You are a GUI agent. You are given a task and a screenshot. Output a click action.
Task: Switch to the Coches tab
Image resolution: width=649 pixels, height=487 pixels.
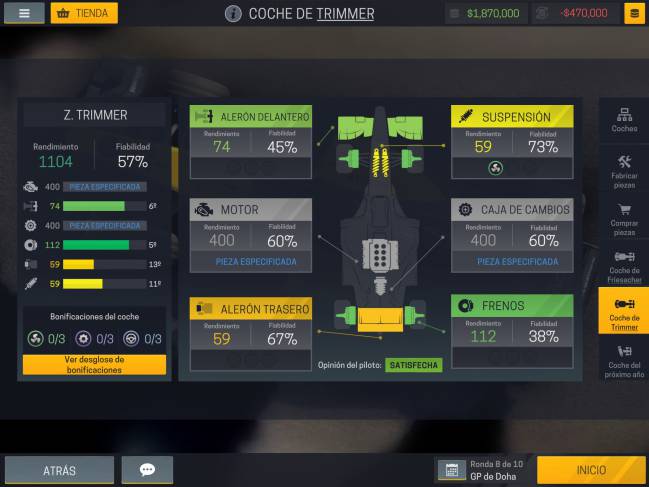(x=624, y=121)
